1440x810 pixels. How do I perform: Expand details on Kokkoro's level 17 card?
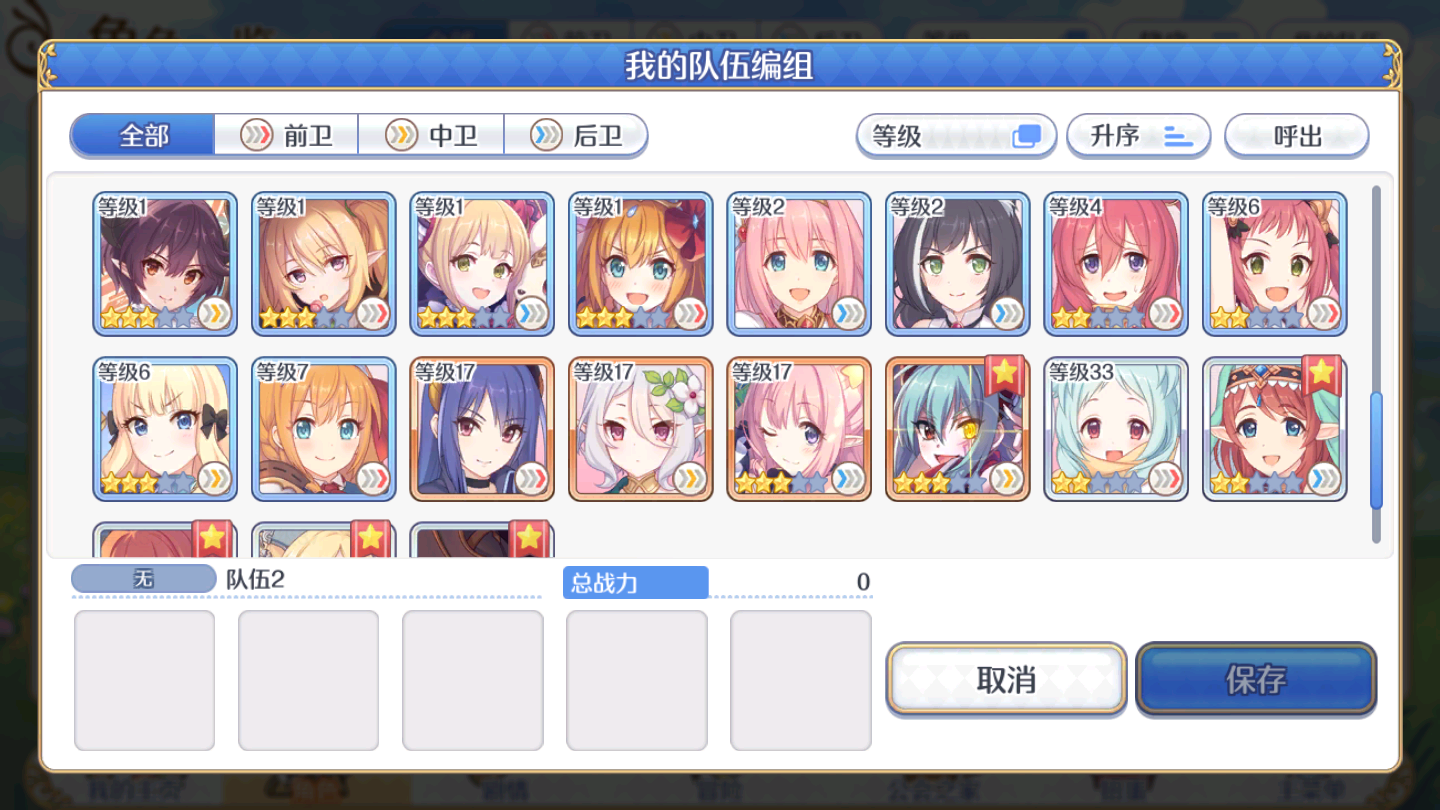[x=688, y=478]
